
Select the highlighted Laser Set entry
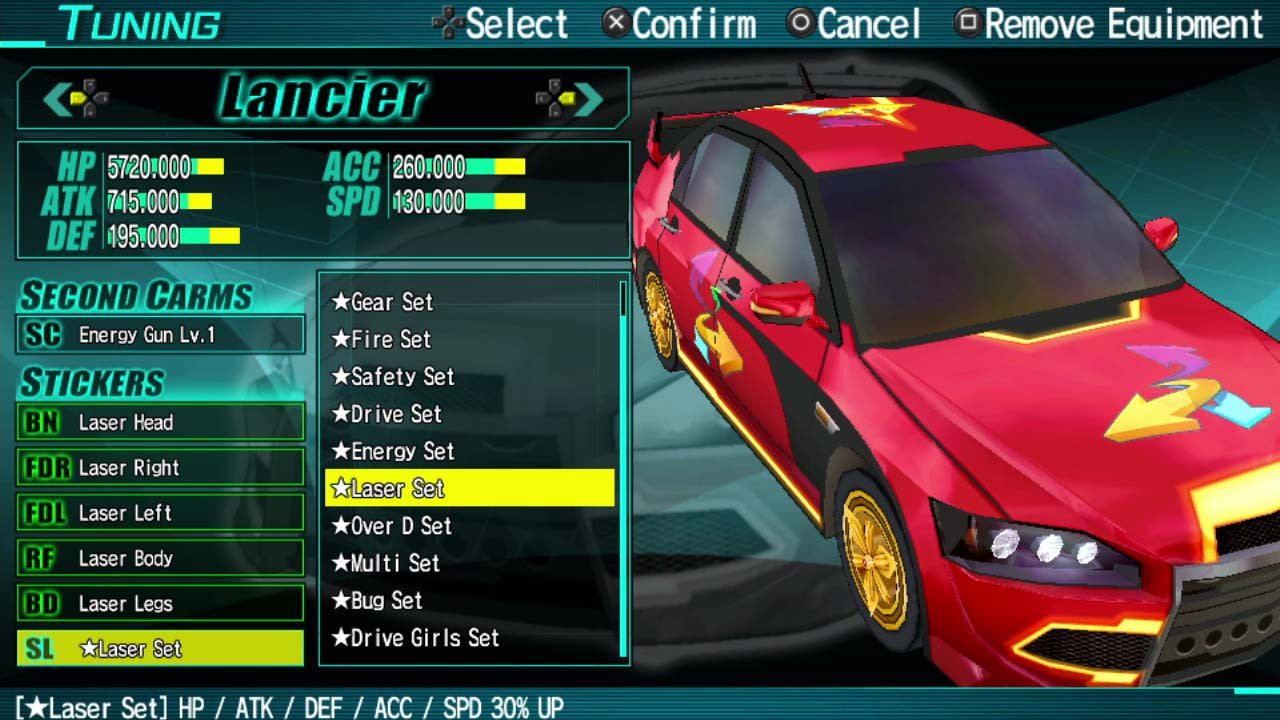tap(390, 489)
